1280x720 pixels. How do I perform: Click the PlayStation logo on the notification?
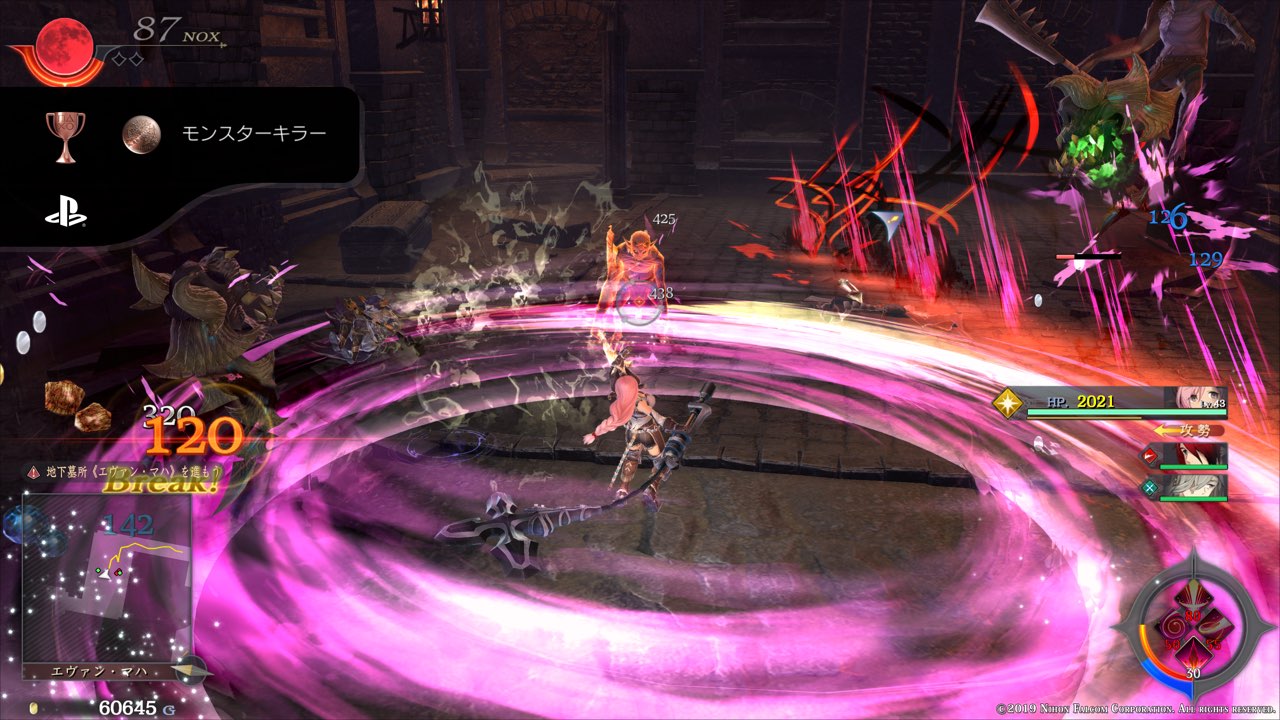[65, 213]
